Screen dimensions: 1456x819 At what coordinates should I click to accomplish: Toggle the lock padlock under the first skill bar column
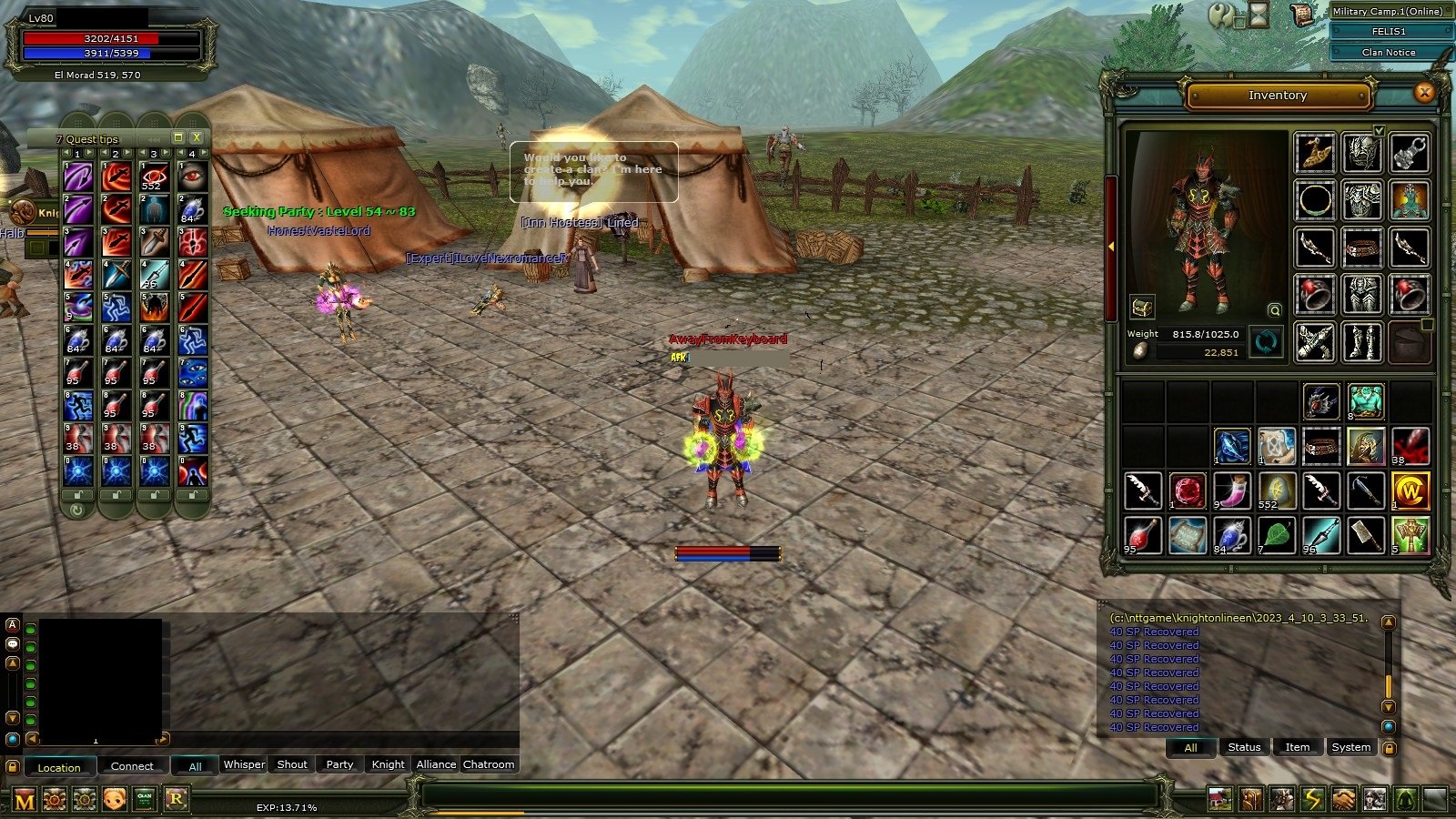coord(77,494)
